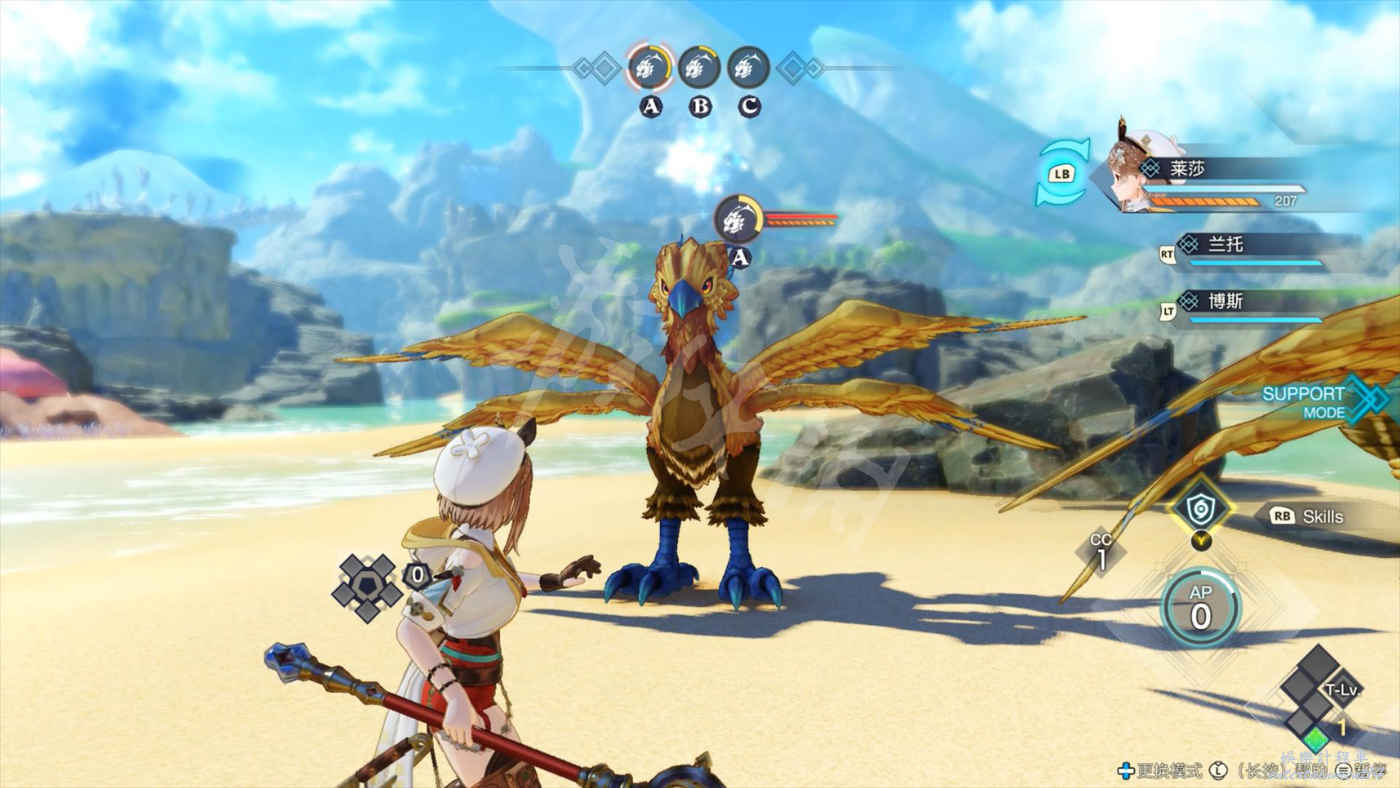Target the enemy portrait beside the red health bar
Image resolution: width=1400 pixels, height=788 pixels.
pos(738,219)
